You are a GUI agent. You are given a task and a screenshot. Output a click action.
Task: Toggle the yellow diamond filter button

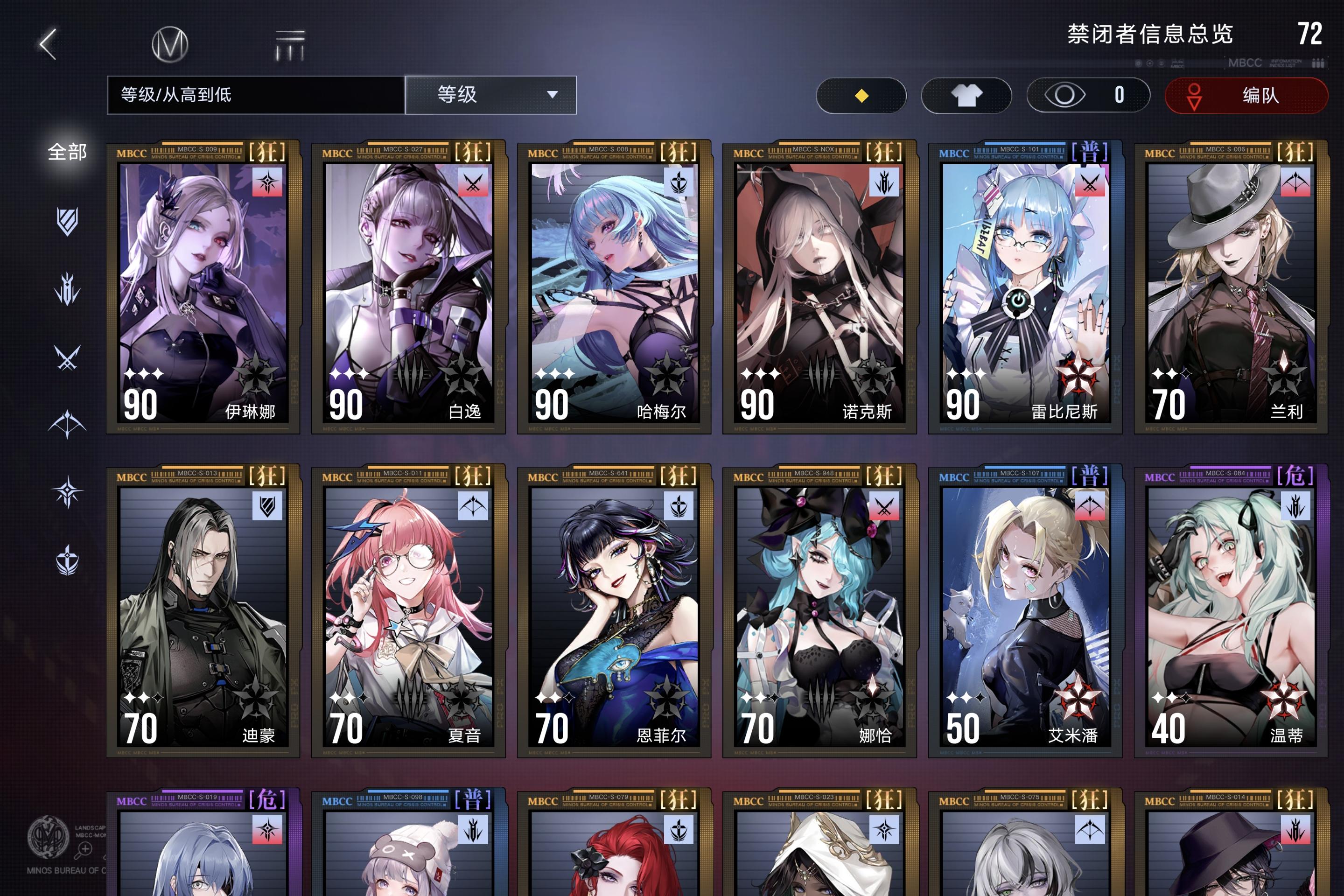point(861,95)
